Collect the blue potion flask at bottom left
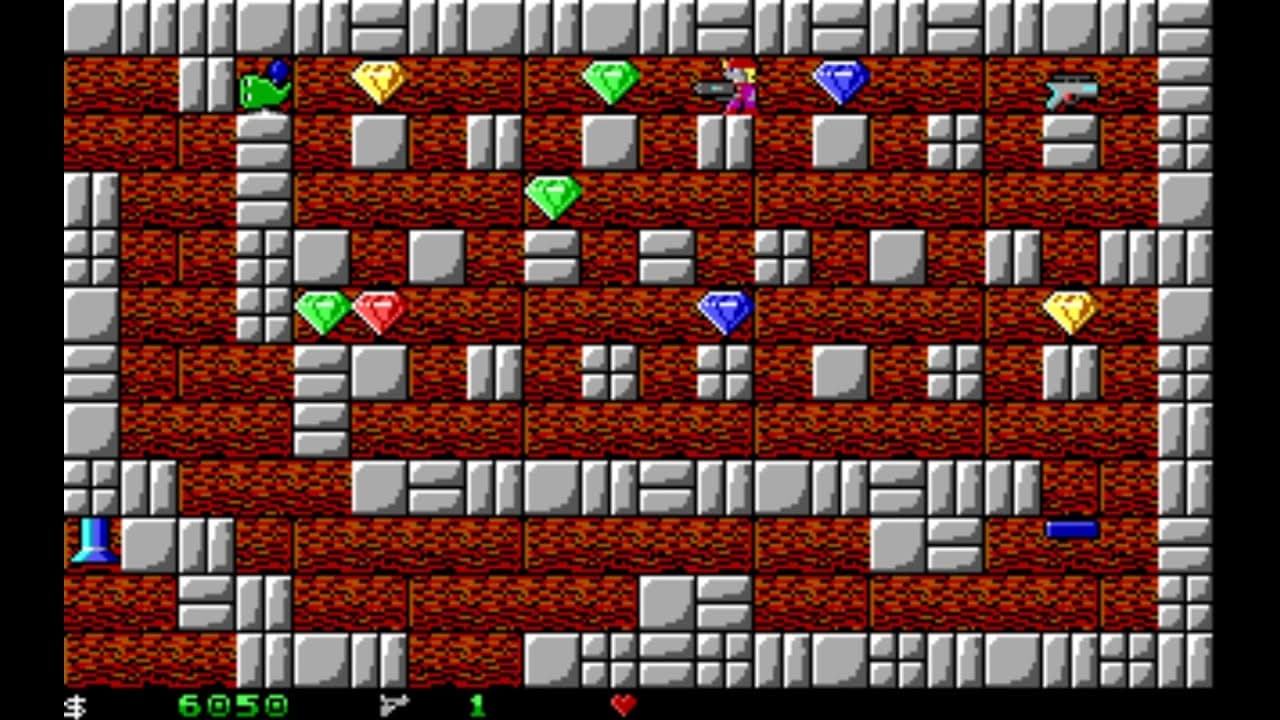Image resolution: width=1280 pixels, height=720 pixels. coord(95,541)
